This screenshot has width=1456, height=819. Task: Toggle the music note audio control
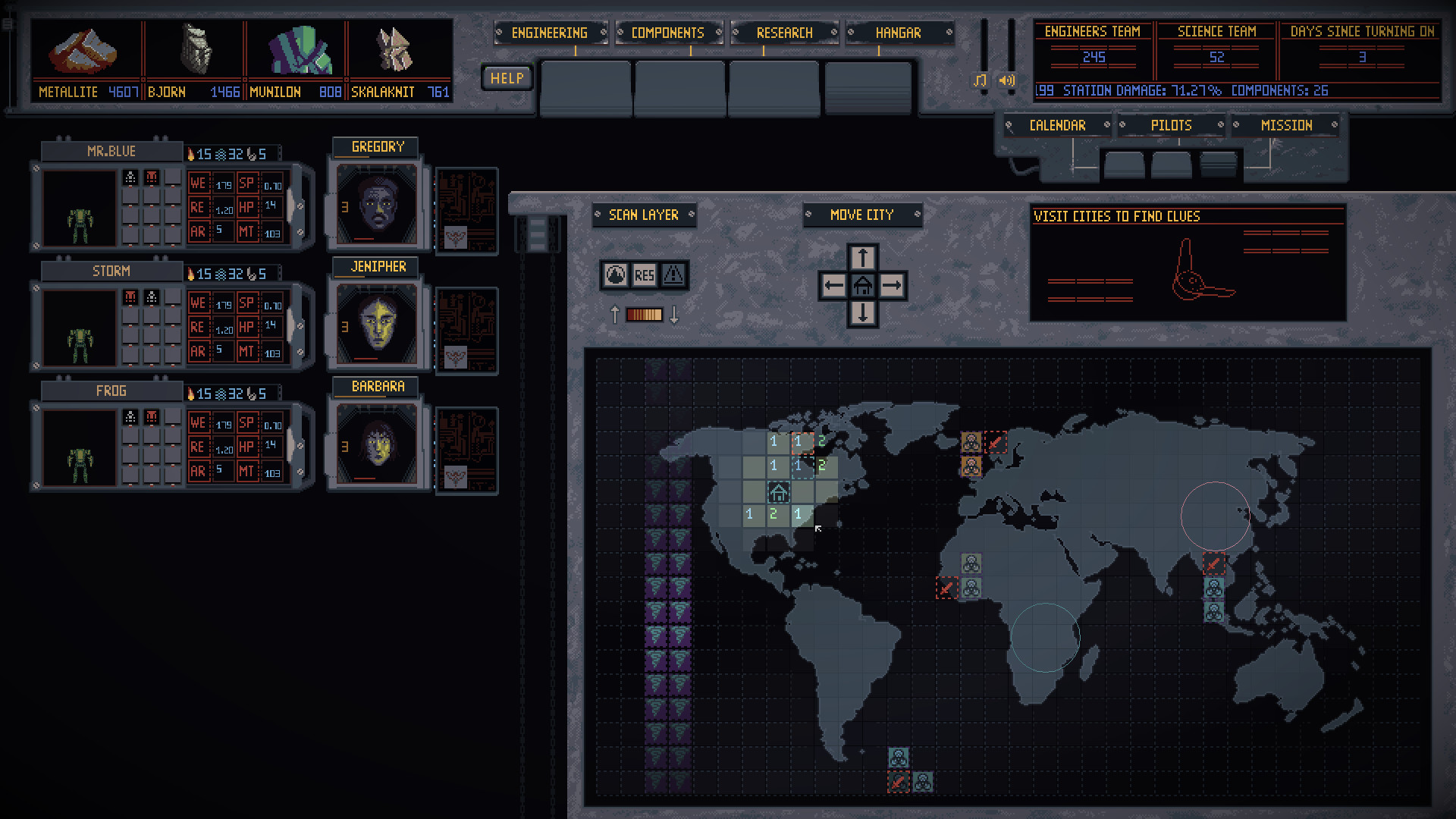point(979,79)
